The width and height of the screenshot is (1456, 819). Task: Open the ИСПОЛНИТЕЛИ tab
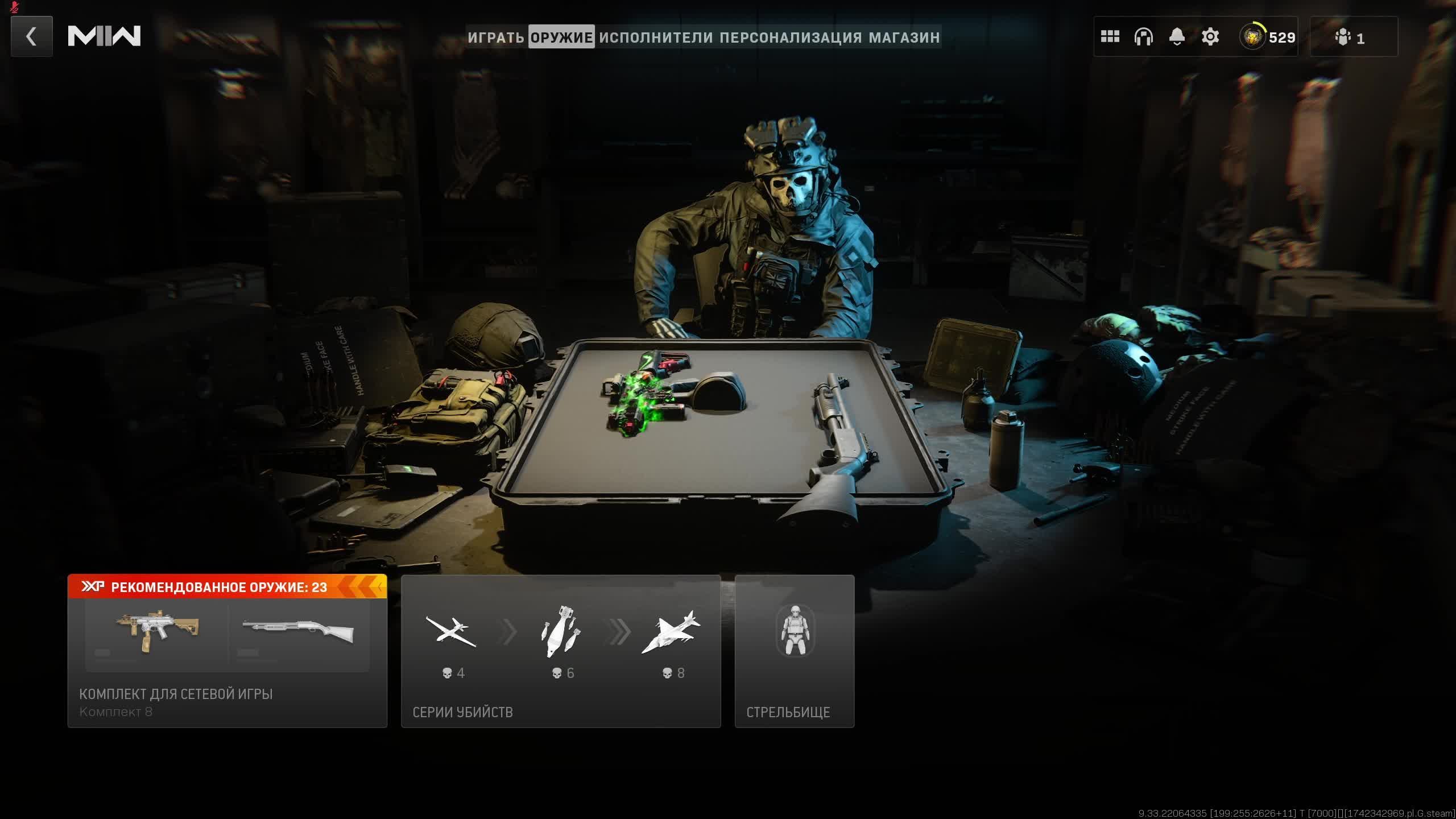(x=656, y=38)
